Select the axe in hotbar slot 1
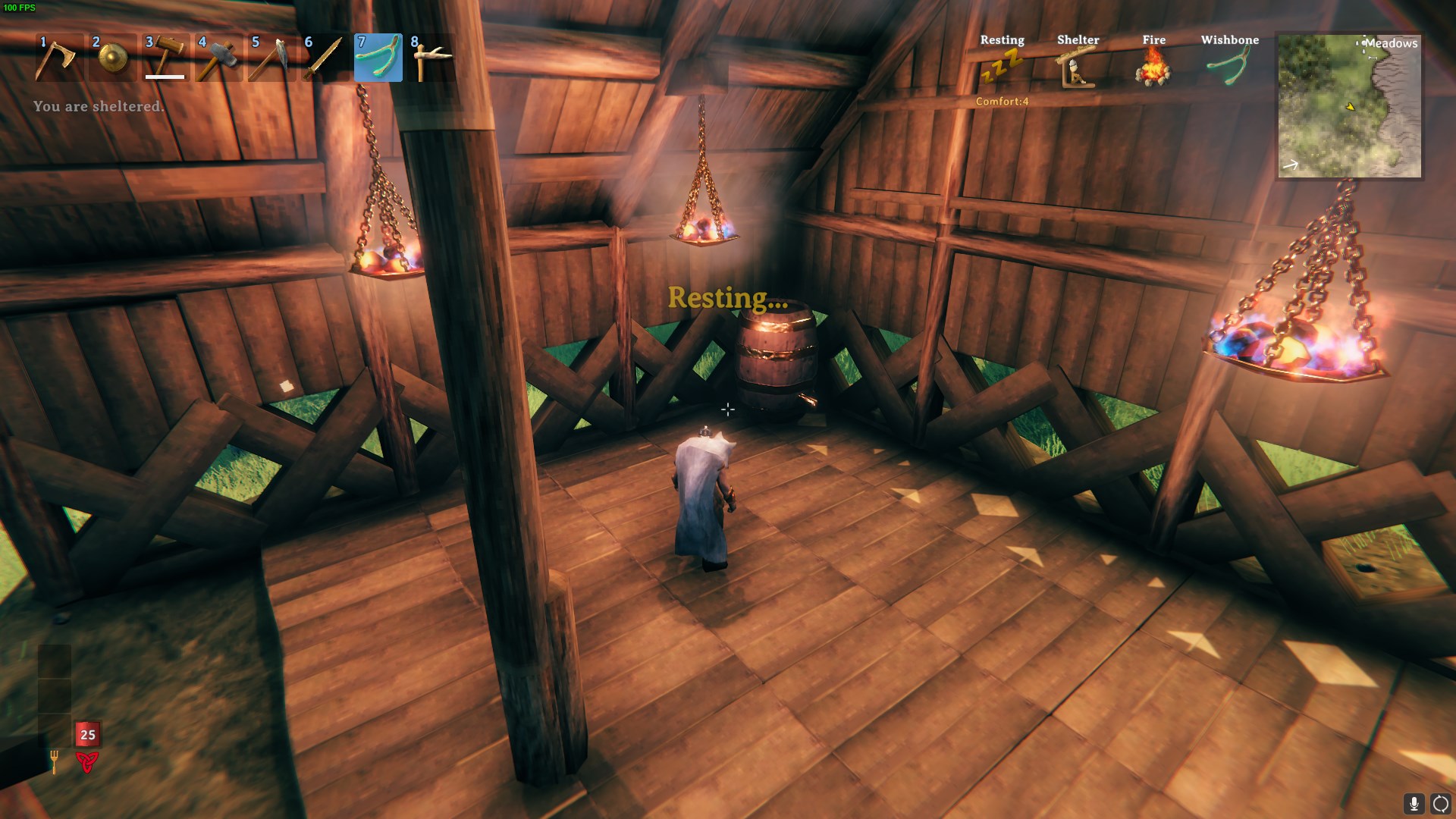 [58, 58]
